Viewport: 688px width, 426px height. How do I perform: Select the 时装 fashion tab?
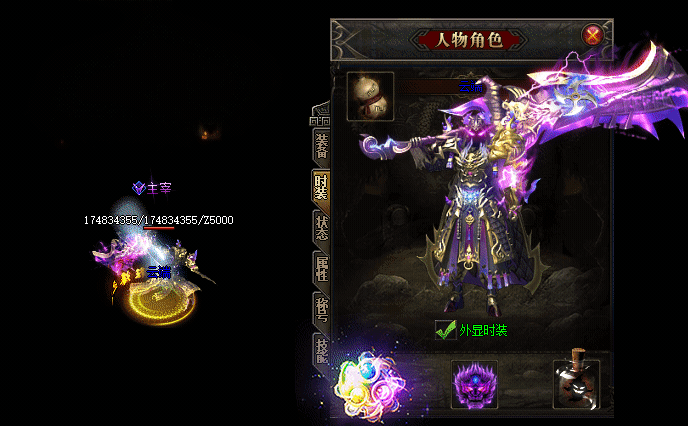coord(321,186)
